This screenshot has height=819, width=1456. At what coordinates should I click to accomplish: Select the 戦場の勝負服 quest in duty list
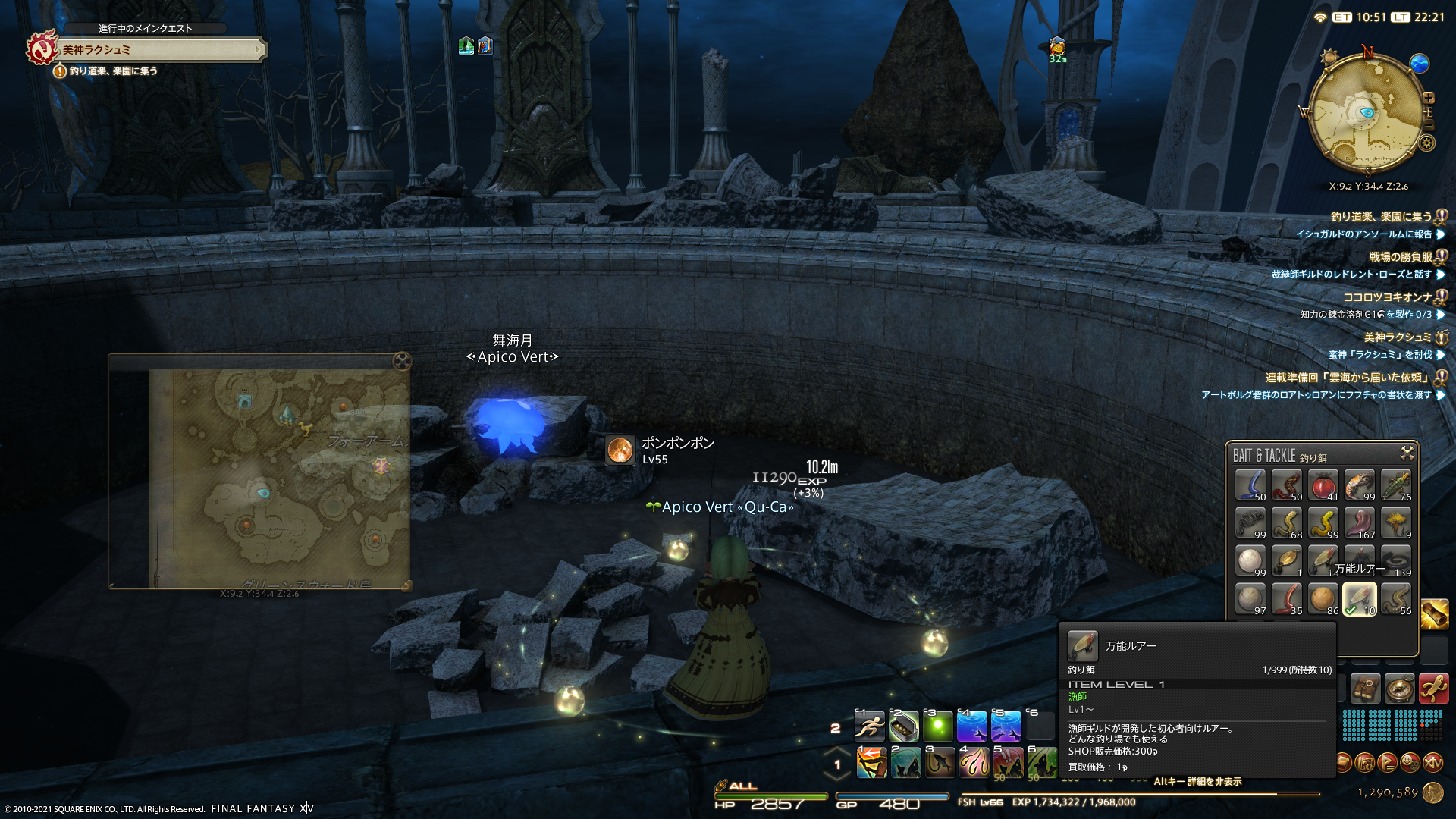(1400, 257)
